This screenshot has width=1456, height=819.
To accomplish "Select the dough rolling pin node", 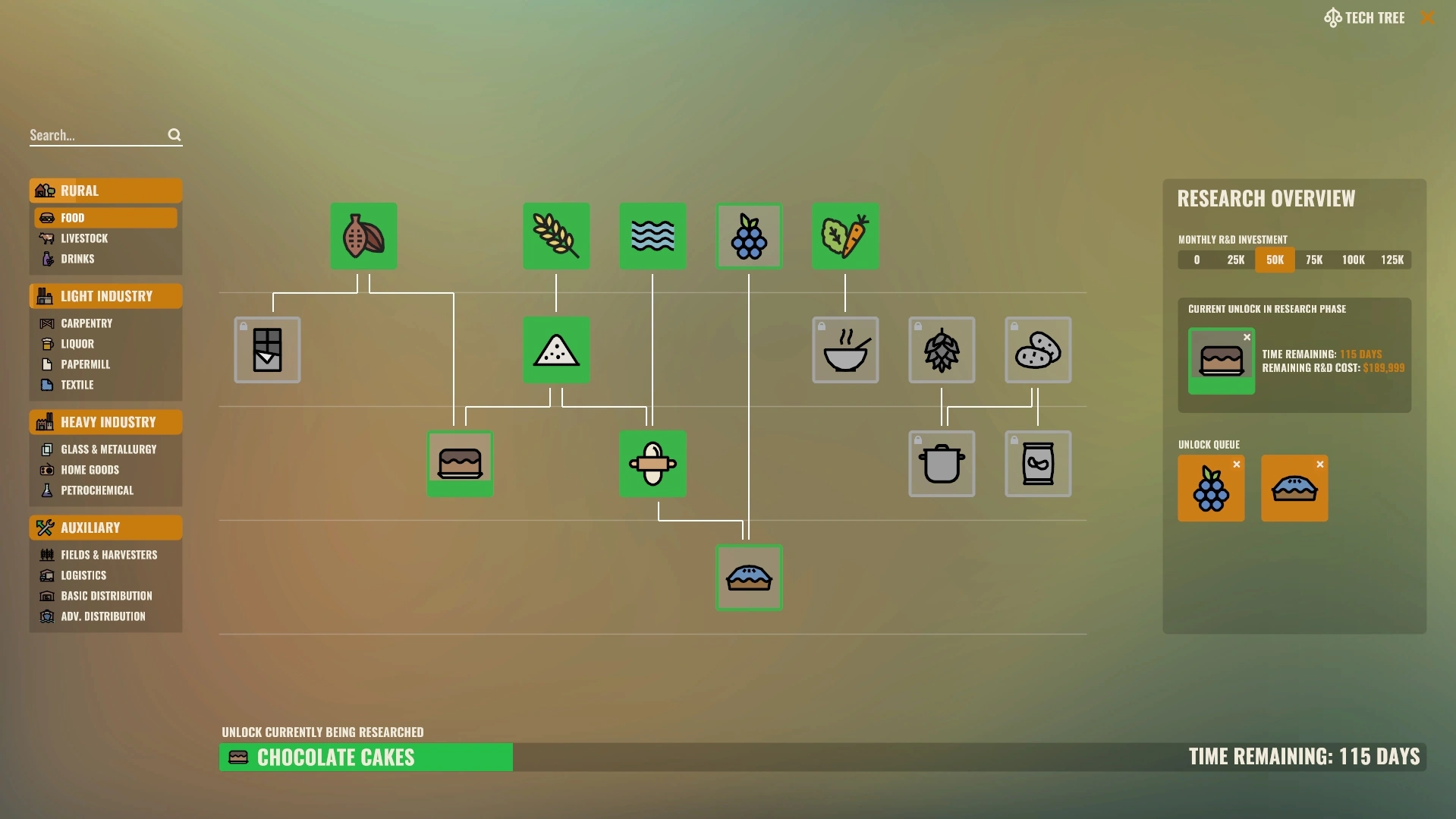I will (x=653, y=464).
